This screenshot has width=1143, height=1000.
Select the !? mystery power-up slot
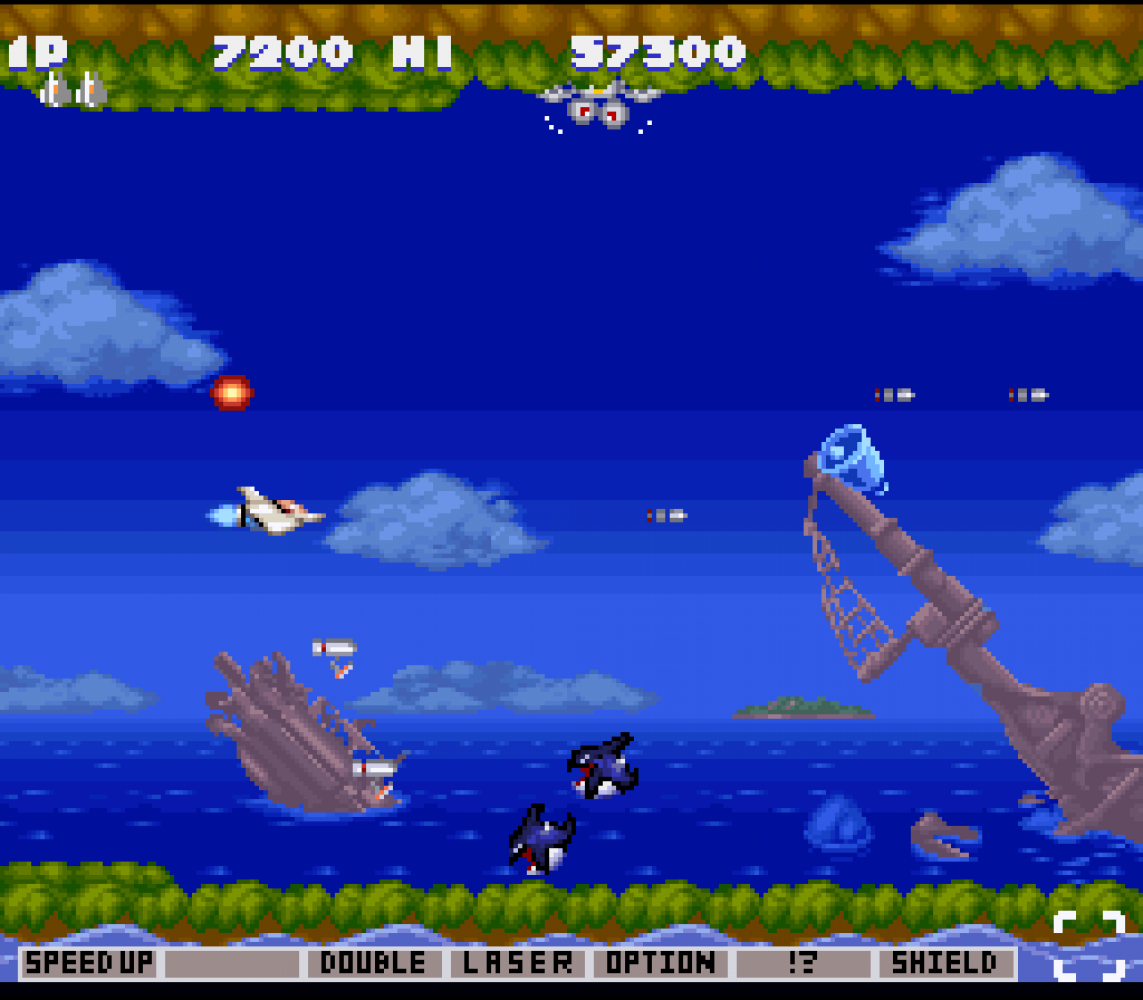(802, 963)
